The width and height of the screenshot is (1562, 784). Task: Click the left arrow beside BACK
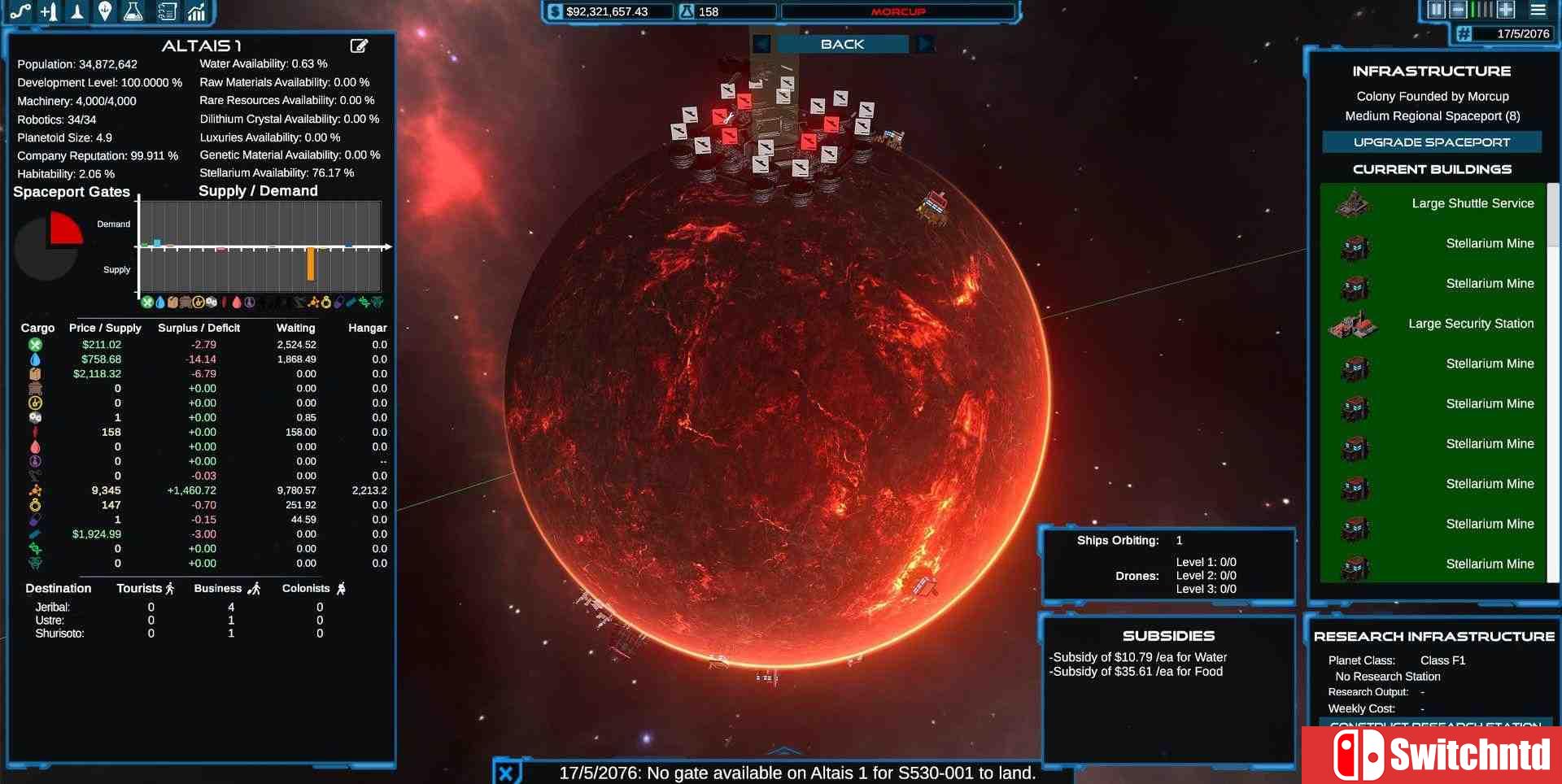tap(761, 44)
